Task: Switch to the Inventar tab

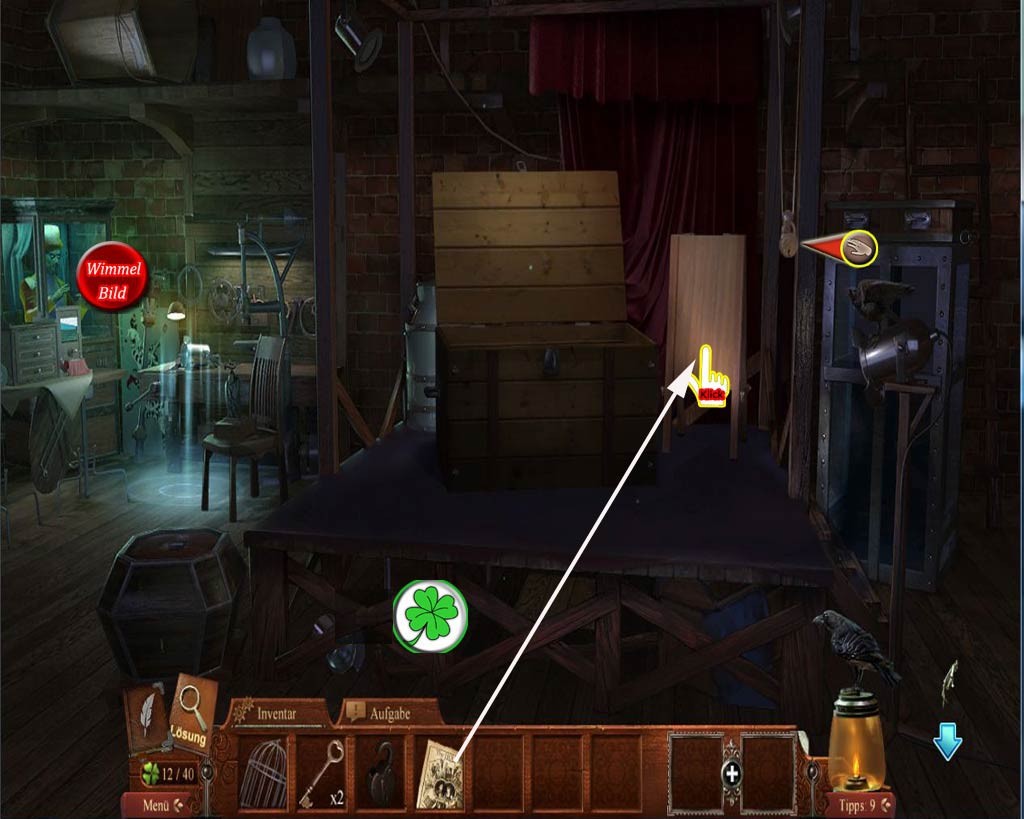Action: tap(277, 713)
